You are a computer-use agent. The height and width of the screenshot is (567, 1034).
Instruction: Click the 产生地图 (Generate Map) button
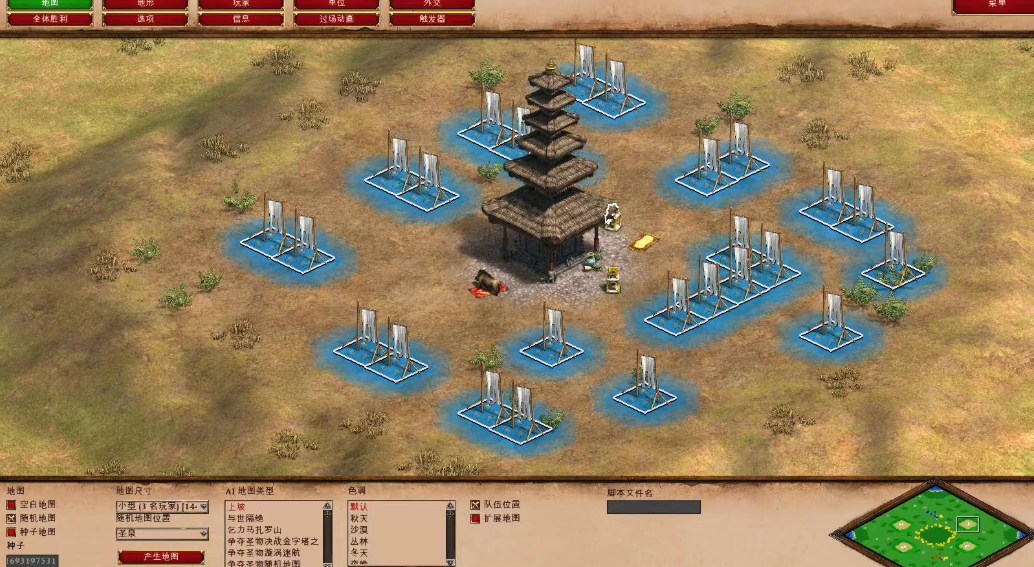(x=161, y=556)
